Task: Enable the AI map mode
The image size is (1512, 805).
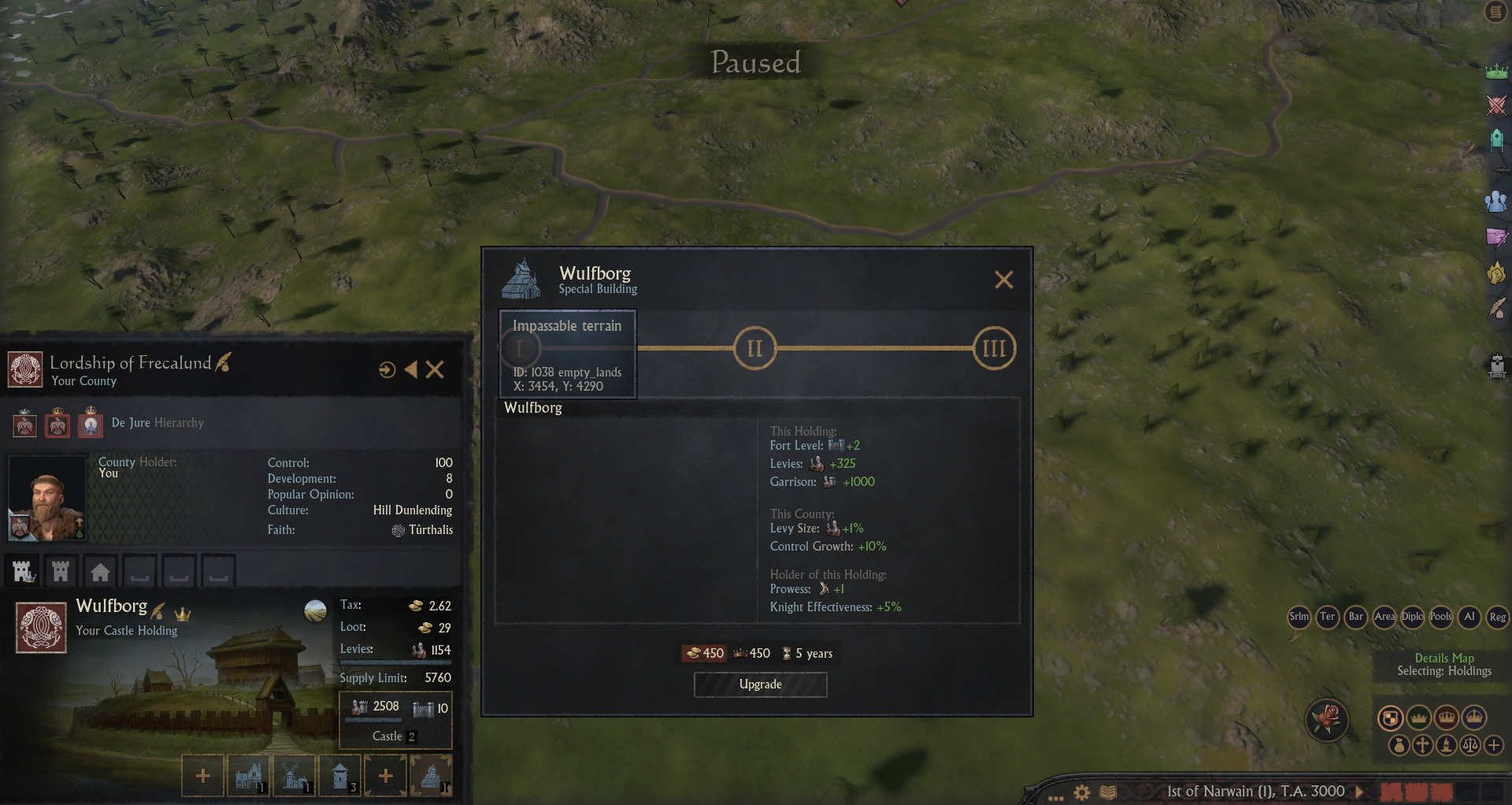Action: click(x=1469, y=617)
